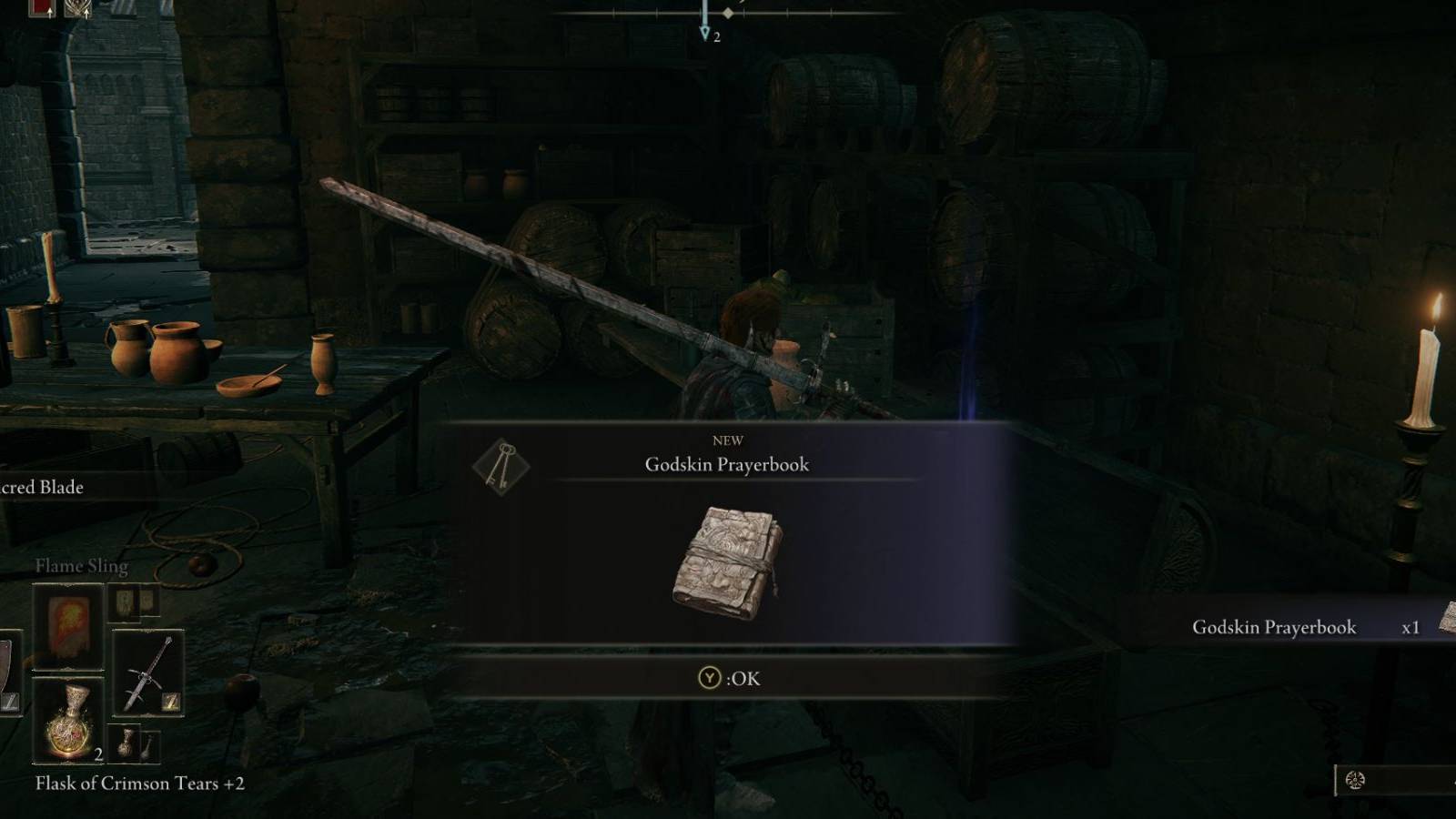Click the Sacred Blade skill label

[x=44, y=488]
